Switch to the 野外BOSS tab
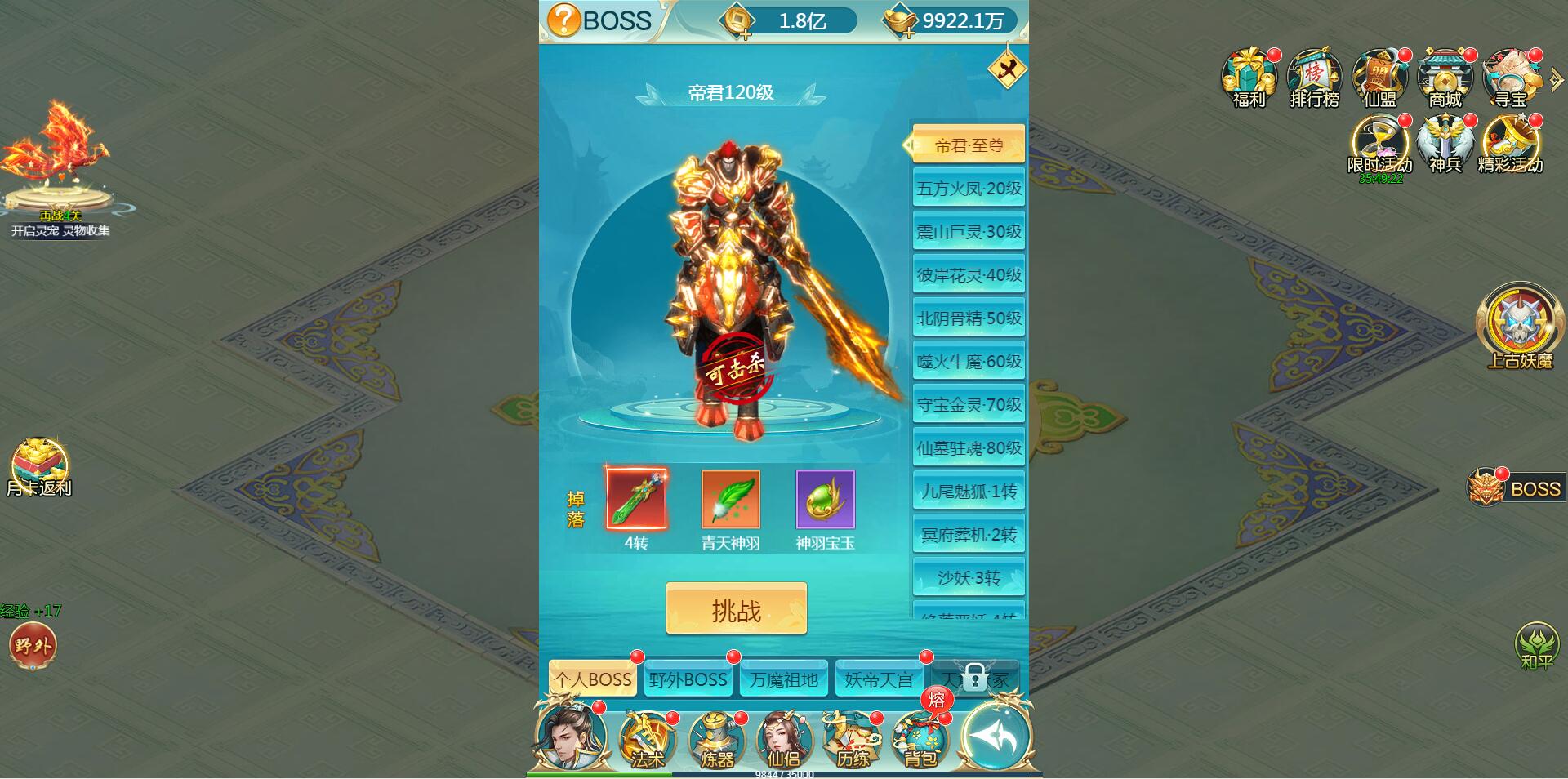1568x779 pixels. pyautogui.click(x=688, y=679)
